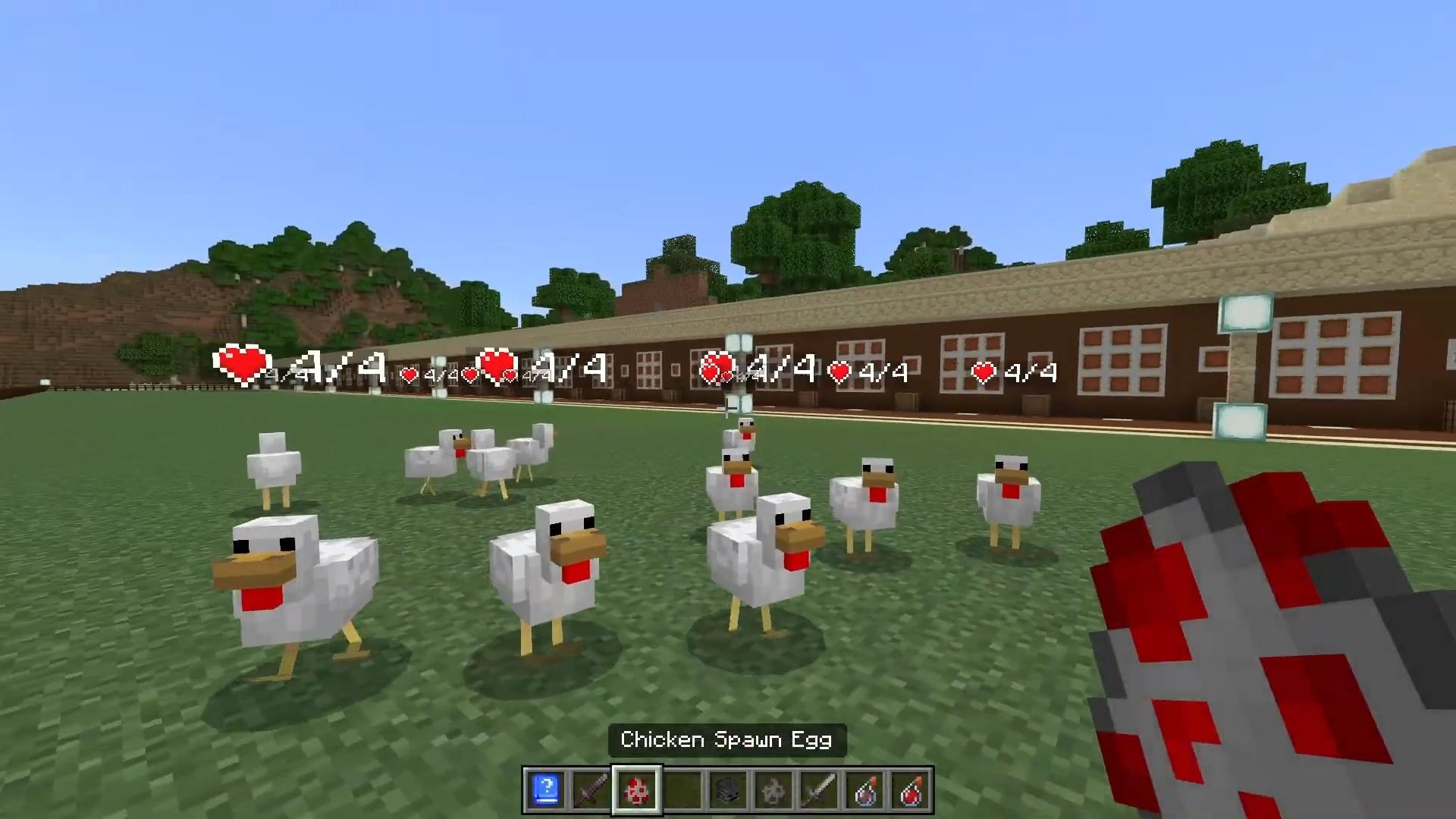Click the rightmost heart health indicator
This screenshot has width=1456, height=819.
point(984,373)
